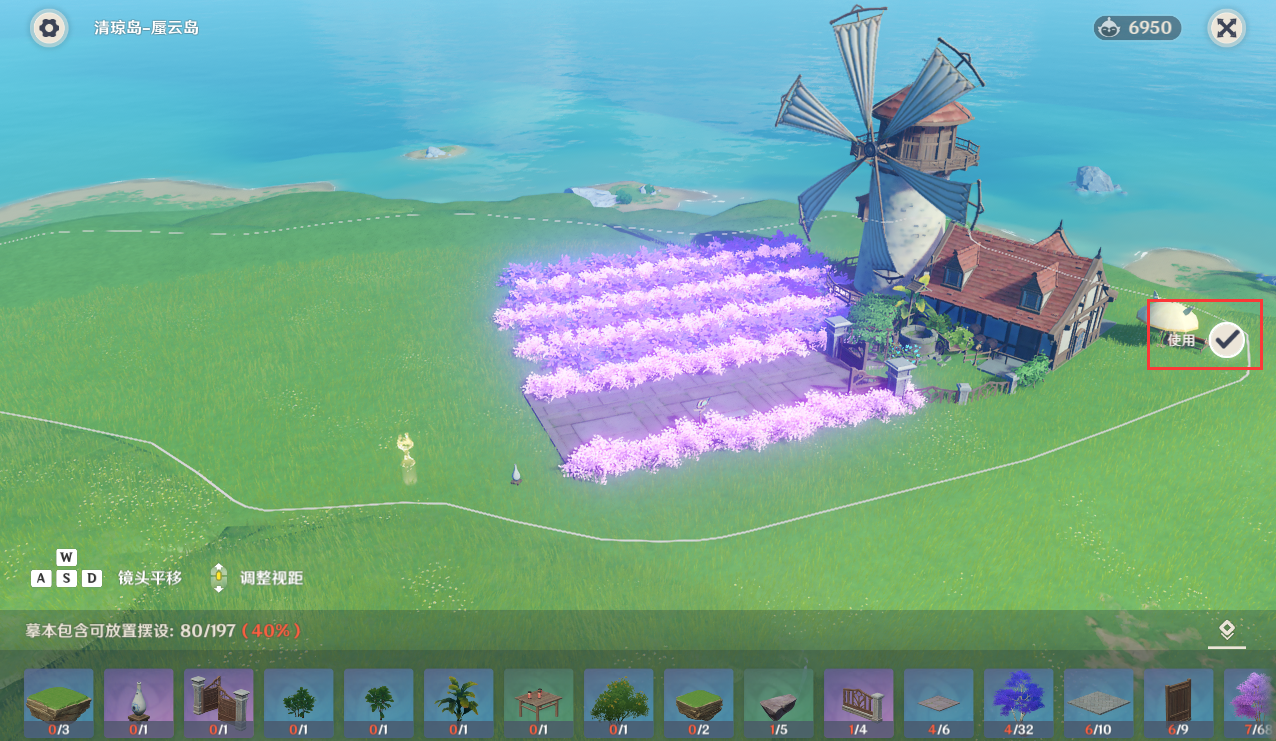Open the gear settings button

pos(48,28)
